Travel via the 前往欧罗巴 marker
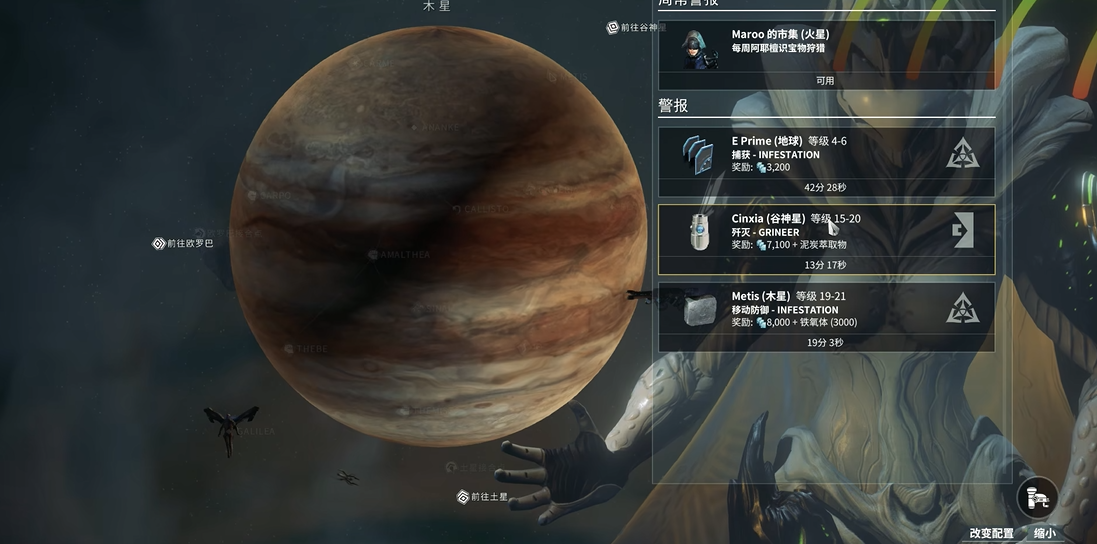 click(x=183, y=243)
